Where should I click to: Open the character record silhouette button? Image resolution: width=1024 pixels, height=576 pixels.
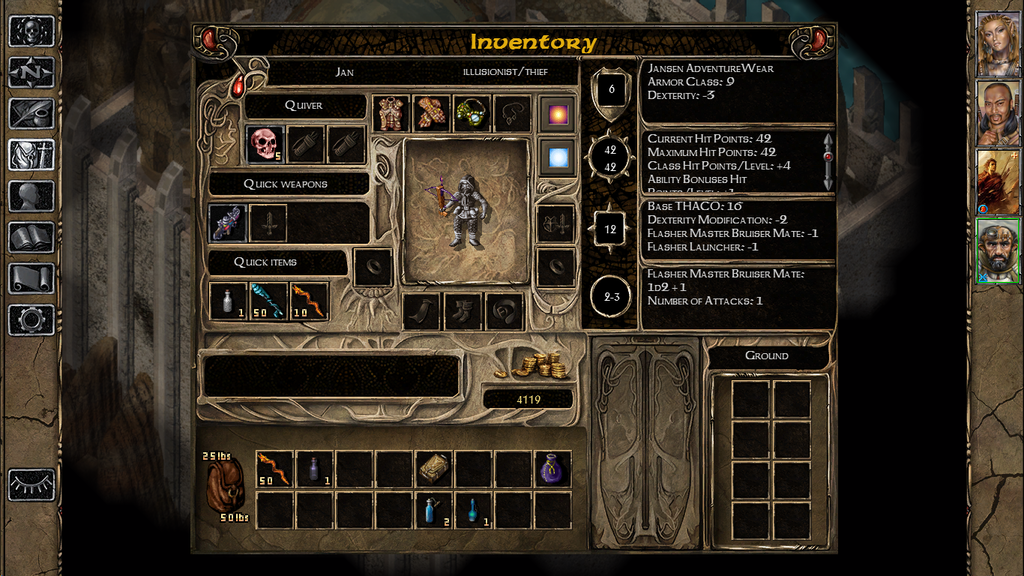pyautogui.click(x=31, y=196)
